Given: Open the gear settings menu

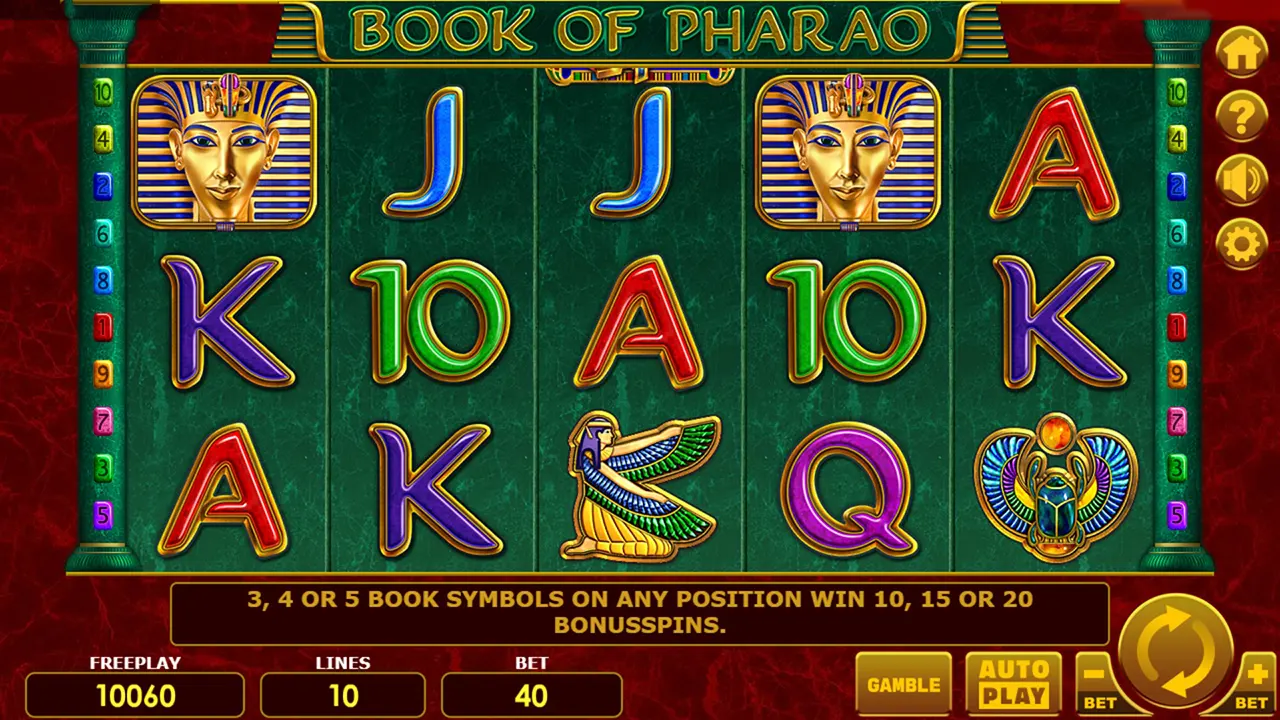Looking at the screenshot, I should point(1241,243).
